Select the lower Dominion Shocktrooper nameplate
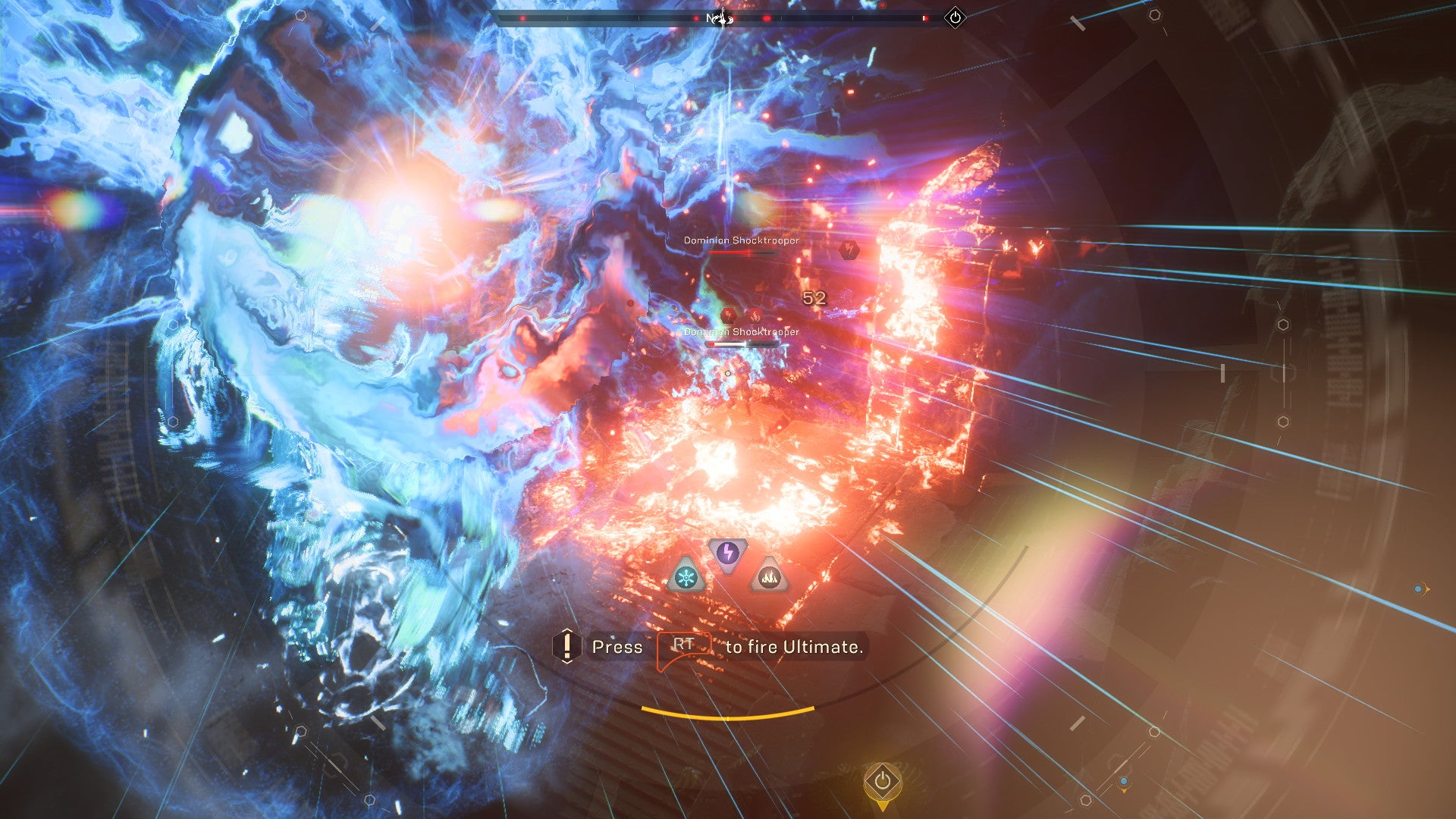Screen dimensions: 1456x819 [x=742, y=332]
